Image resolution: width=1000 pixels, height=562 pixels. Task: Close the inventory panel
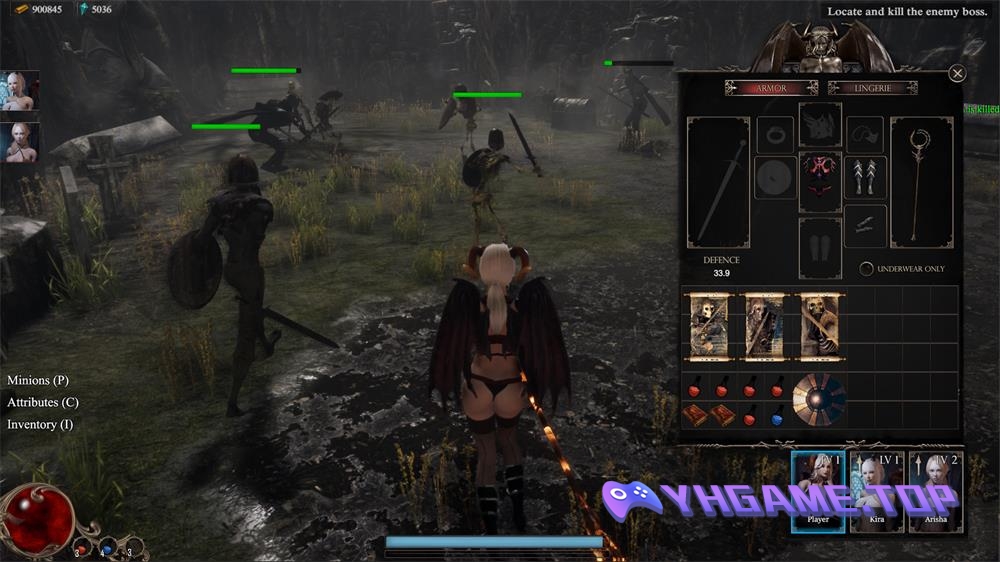click(957, 73)
